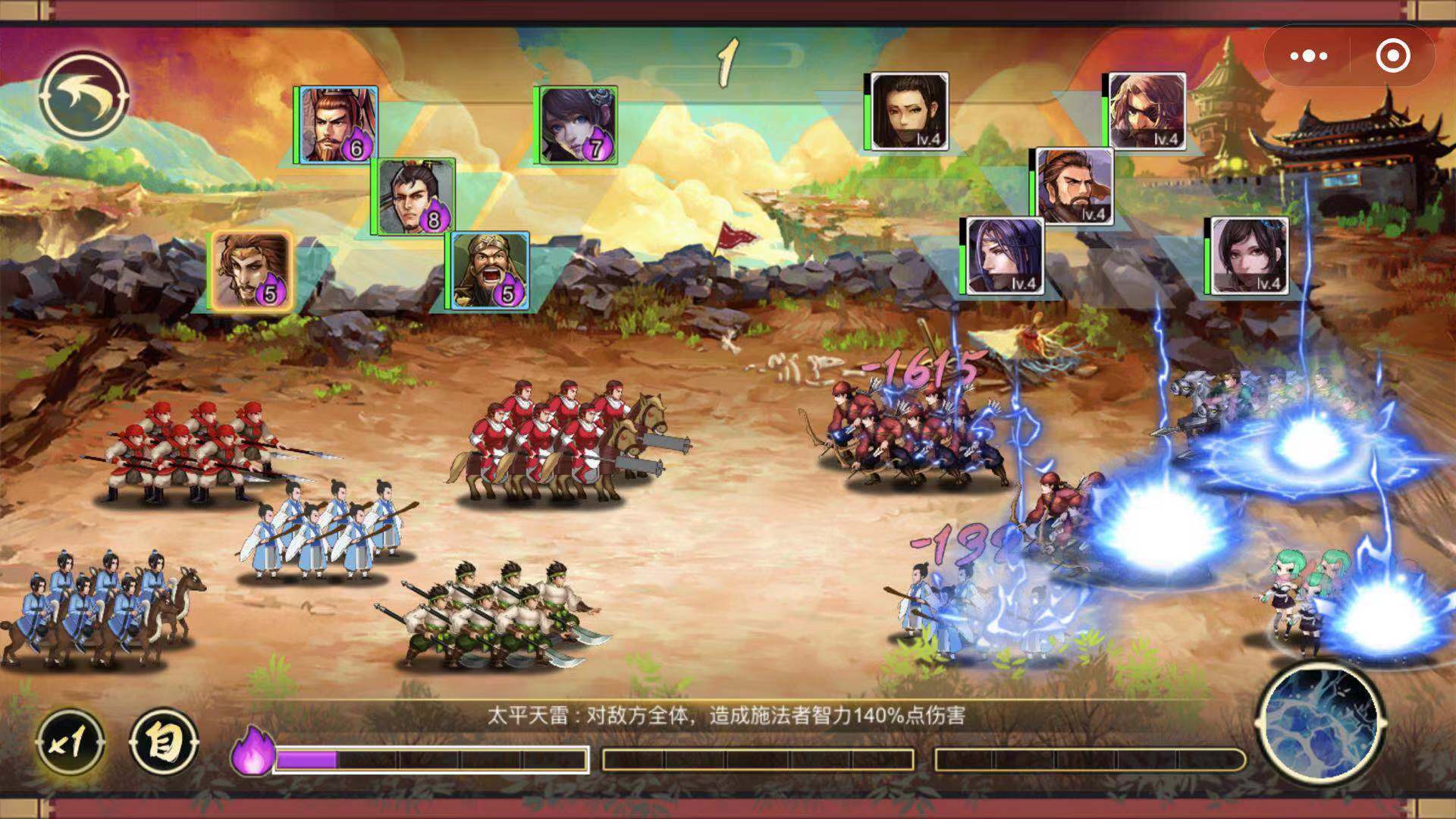1456x819 pixels.
Task: Toggle the x1 battle speed button
Action: [70, 742]
